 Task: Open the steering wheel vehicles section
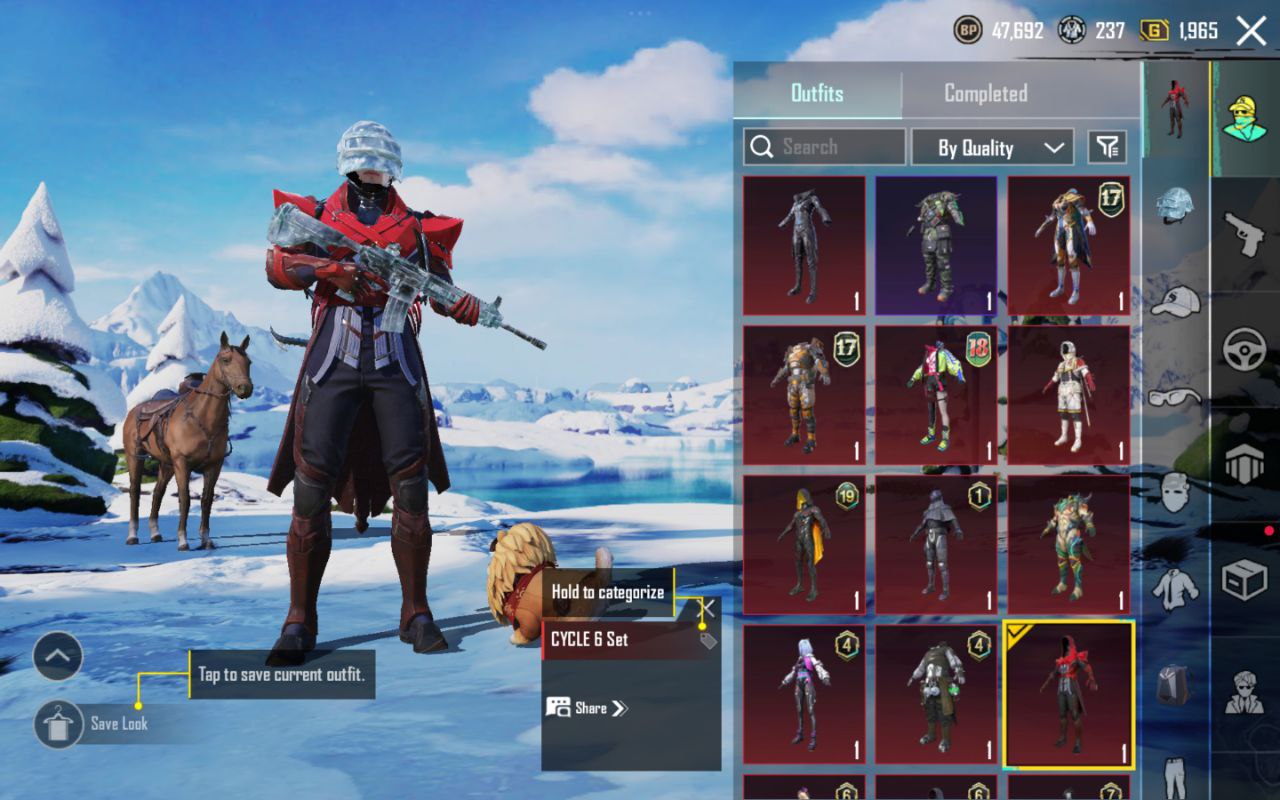click(x=1245, y=350)
